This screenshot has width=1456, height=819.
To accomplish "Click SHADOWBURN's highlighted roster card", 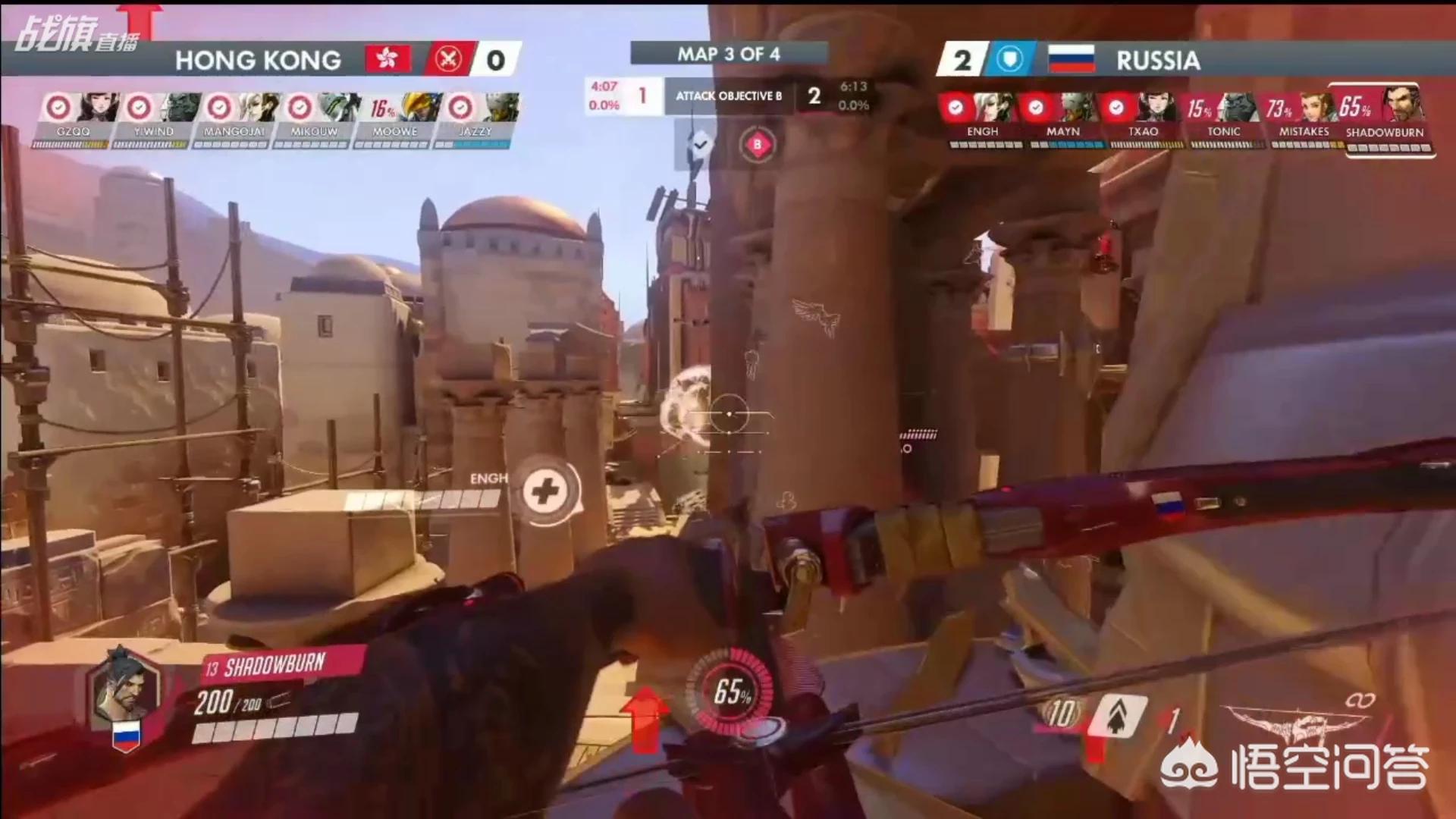I will (1385, 118).
